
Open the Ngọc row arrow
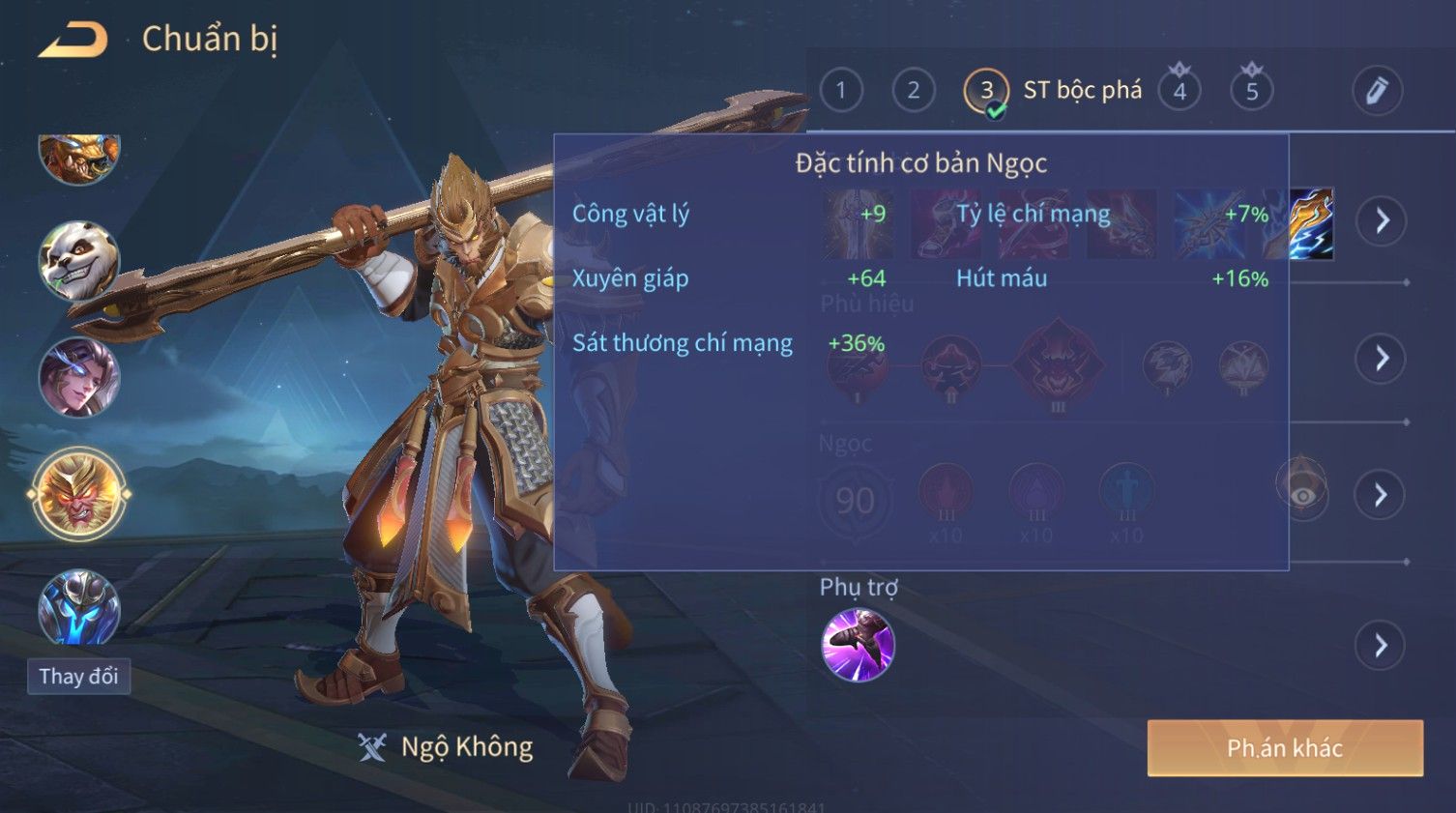[1382, 495]
